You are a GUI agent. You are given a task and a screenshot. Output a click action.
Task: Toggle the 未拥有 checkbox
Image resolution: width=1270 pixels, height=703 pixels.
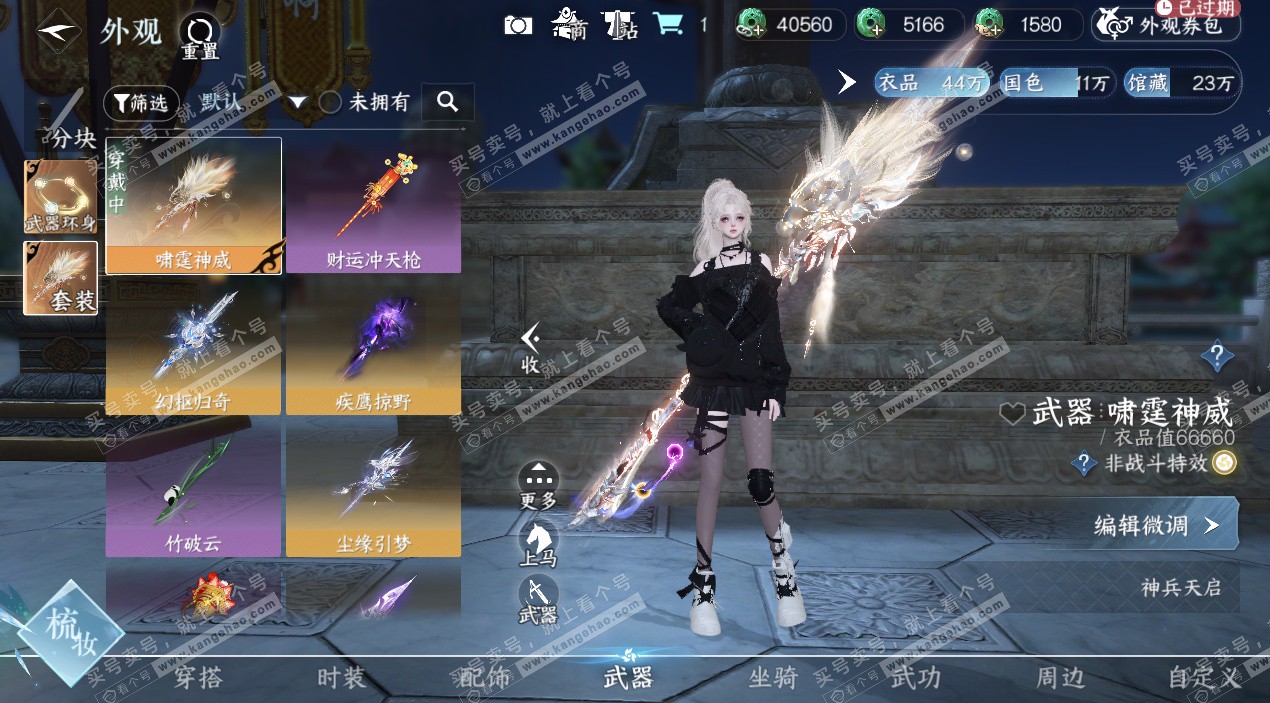pyautogui.click(x=330, y=102)
